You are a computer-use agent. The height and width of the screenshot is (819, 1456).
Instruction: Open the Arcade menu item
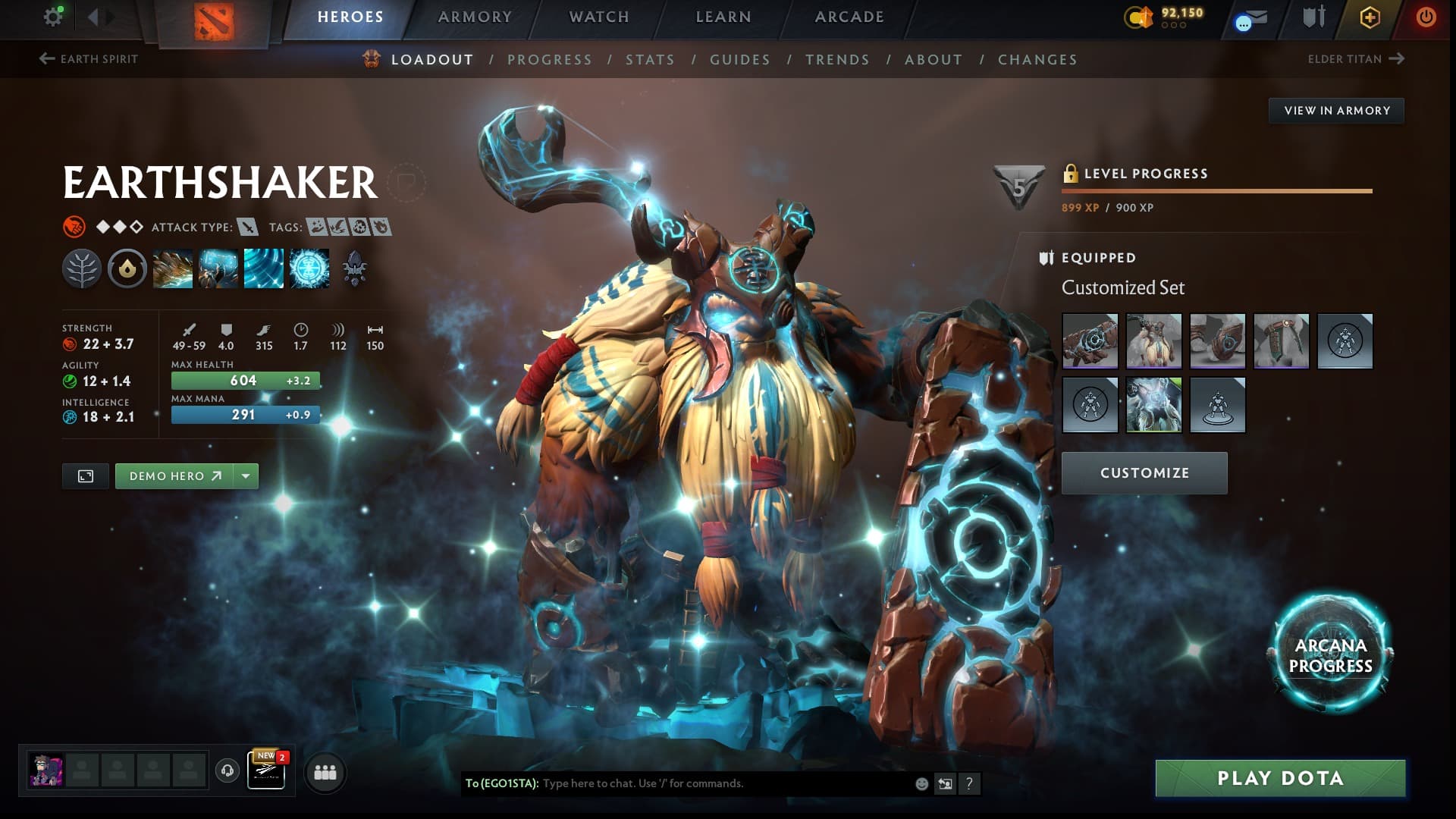click(849, 15)
